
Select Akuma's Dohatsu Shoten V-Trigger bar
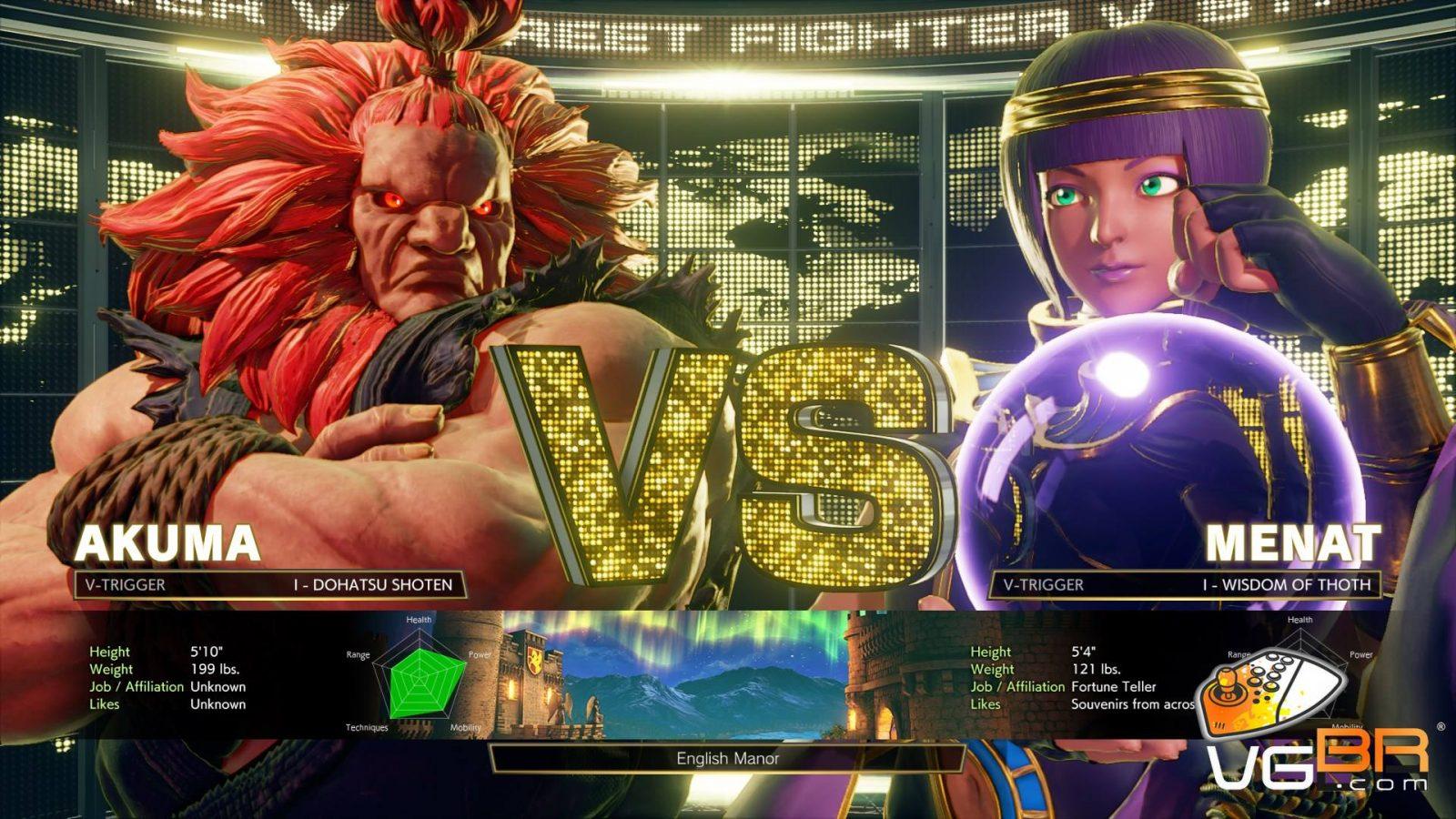click(x=270, y=584)
